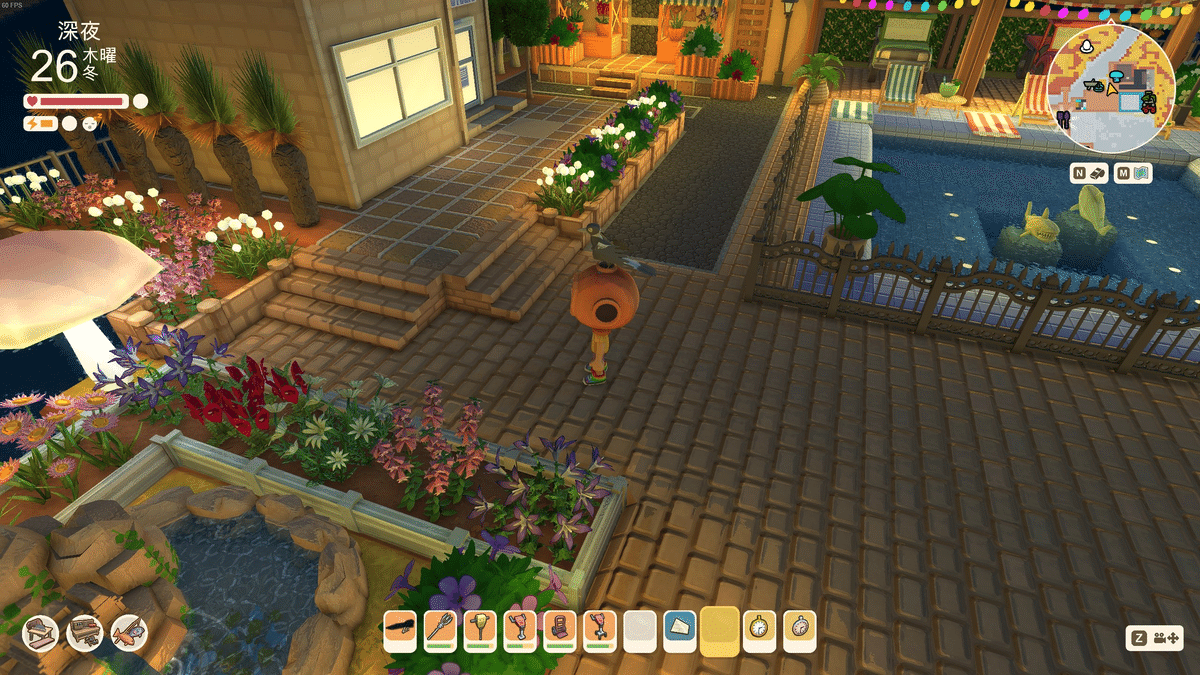
Task: Click the whistle button below the minimap
Action: (x=1089, y=173)
